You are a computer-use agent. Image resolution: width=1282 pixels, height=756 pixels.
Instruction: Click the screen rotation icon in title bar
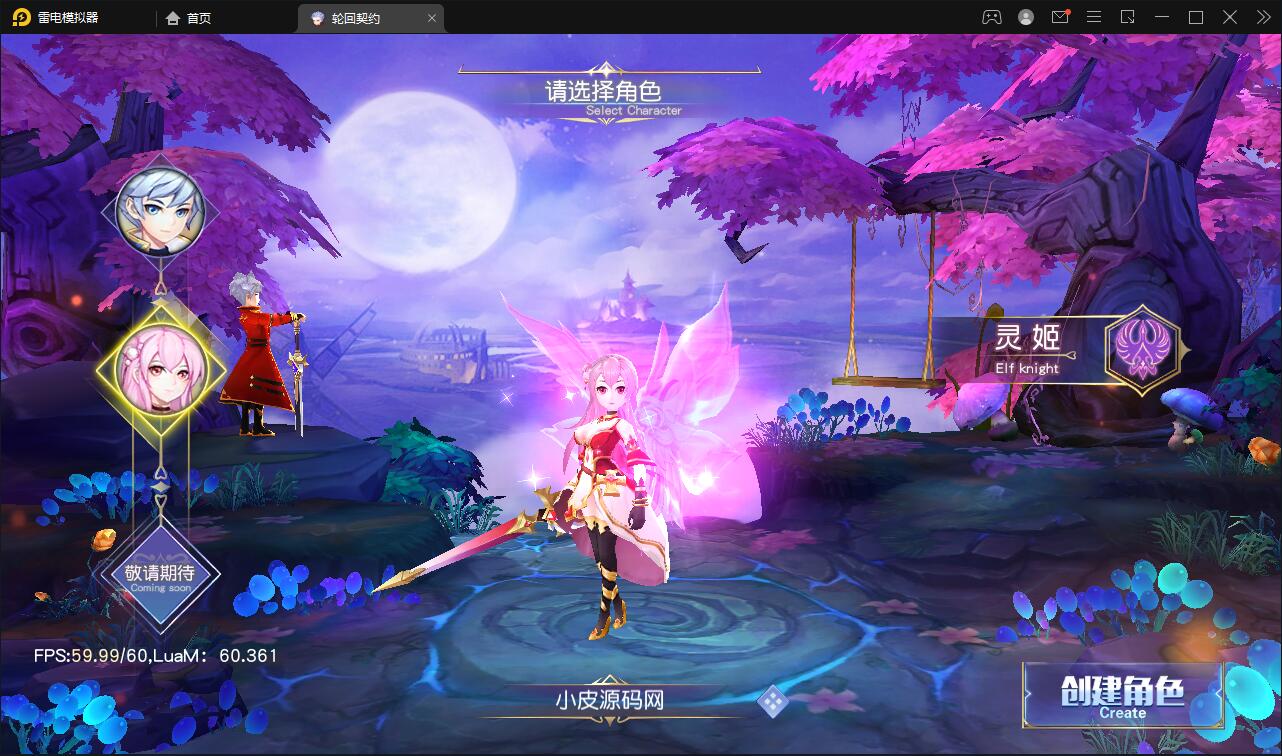[x=1130, y=17]
